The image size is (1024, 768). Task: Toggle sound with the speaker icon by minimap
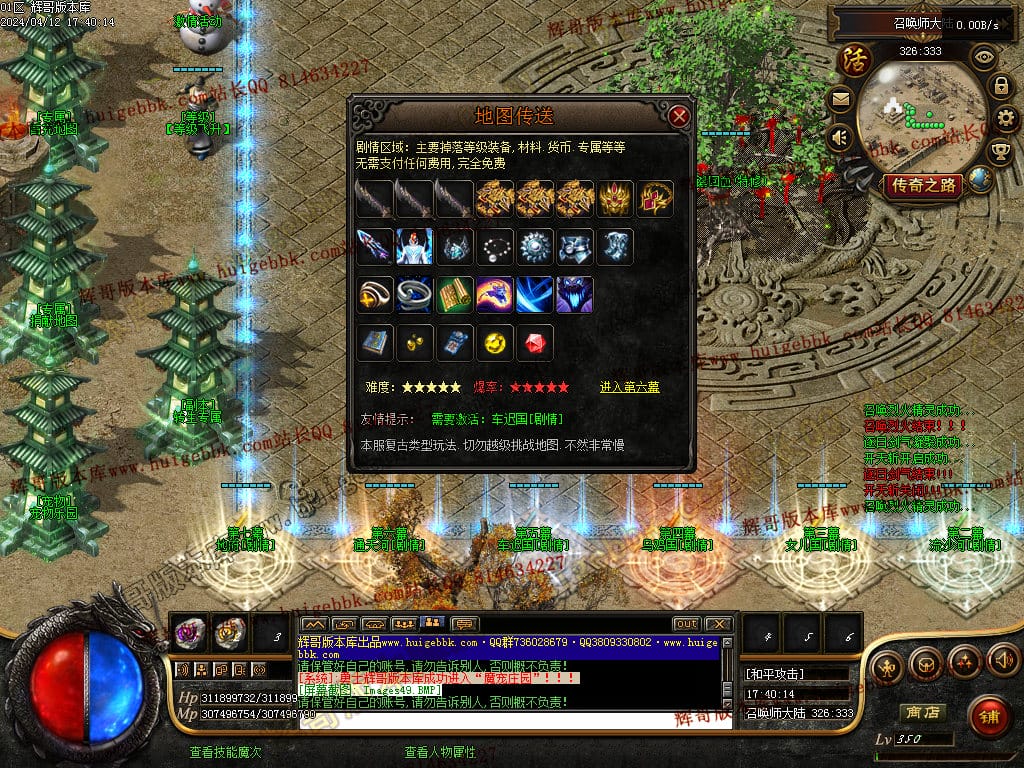click(840, 137)
